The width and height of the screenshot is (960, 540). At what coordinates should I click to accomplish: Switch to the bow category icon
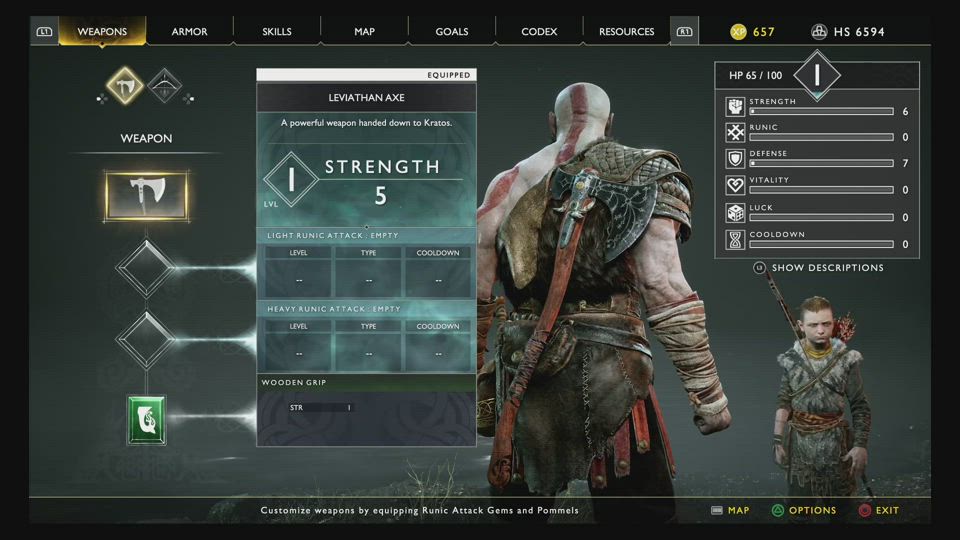165,86
